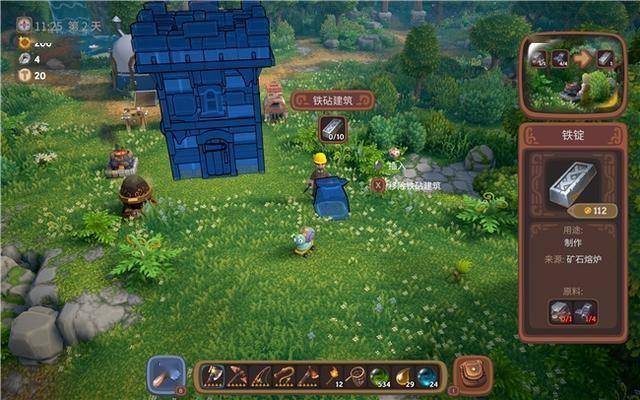The width and height of the screenshot is (640, 400).
Task: Equip the fishing rod slot
Action: pyautogui.click(x=261, y=377)
